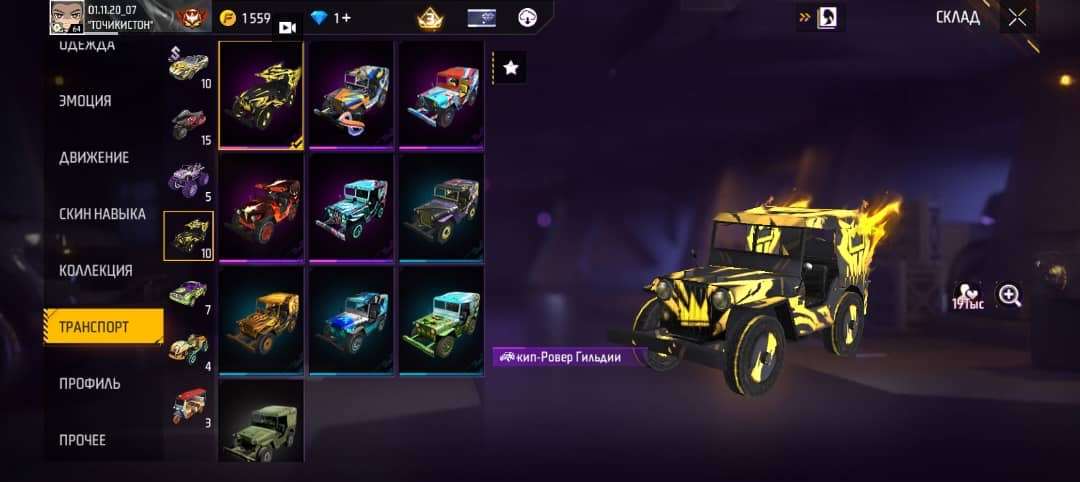The image size is (1080, 482).
Task: Tap the gold coin balance
Action: pos(246,18)
